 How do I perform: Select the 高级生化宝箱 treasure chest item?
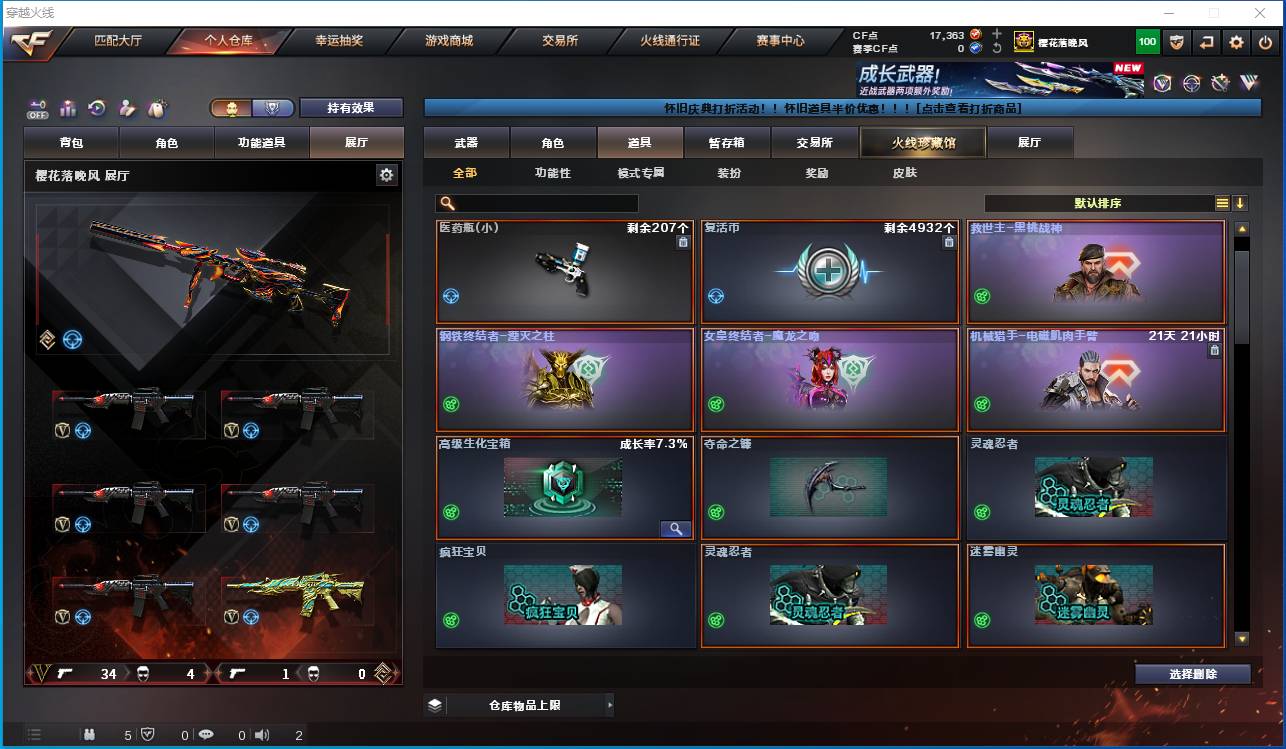click(x=565, y=487)
